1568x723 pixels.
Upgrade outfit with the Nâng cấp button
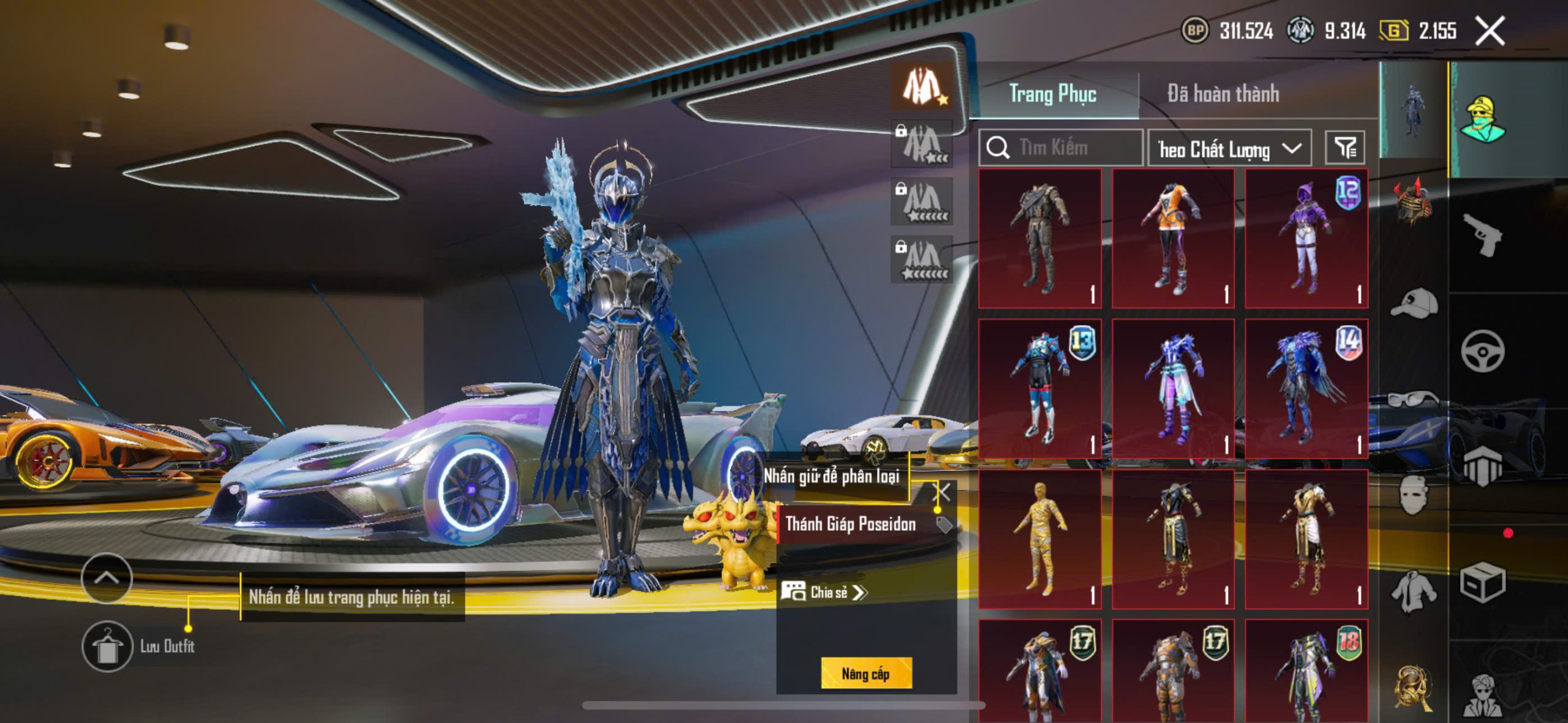tap(866, 673)
